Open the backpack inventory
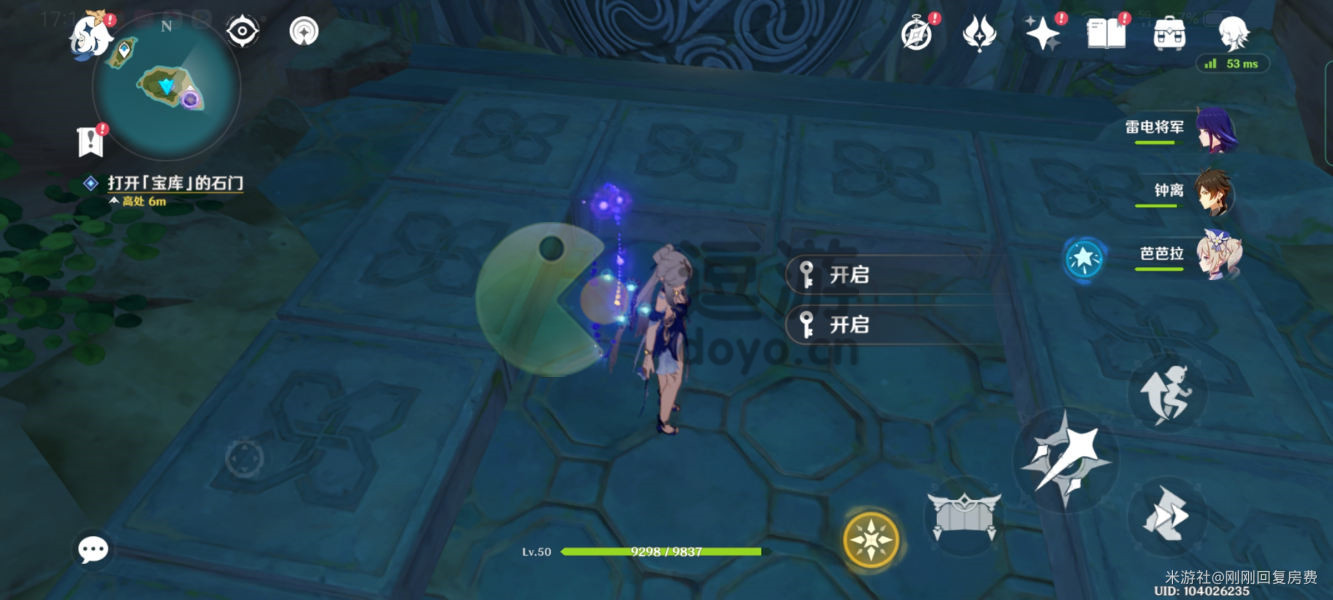 (1169, 34)
